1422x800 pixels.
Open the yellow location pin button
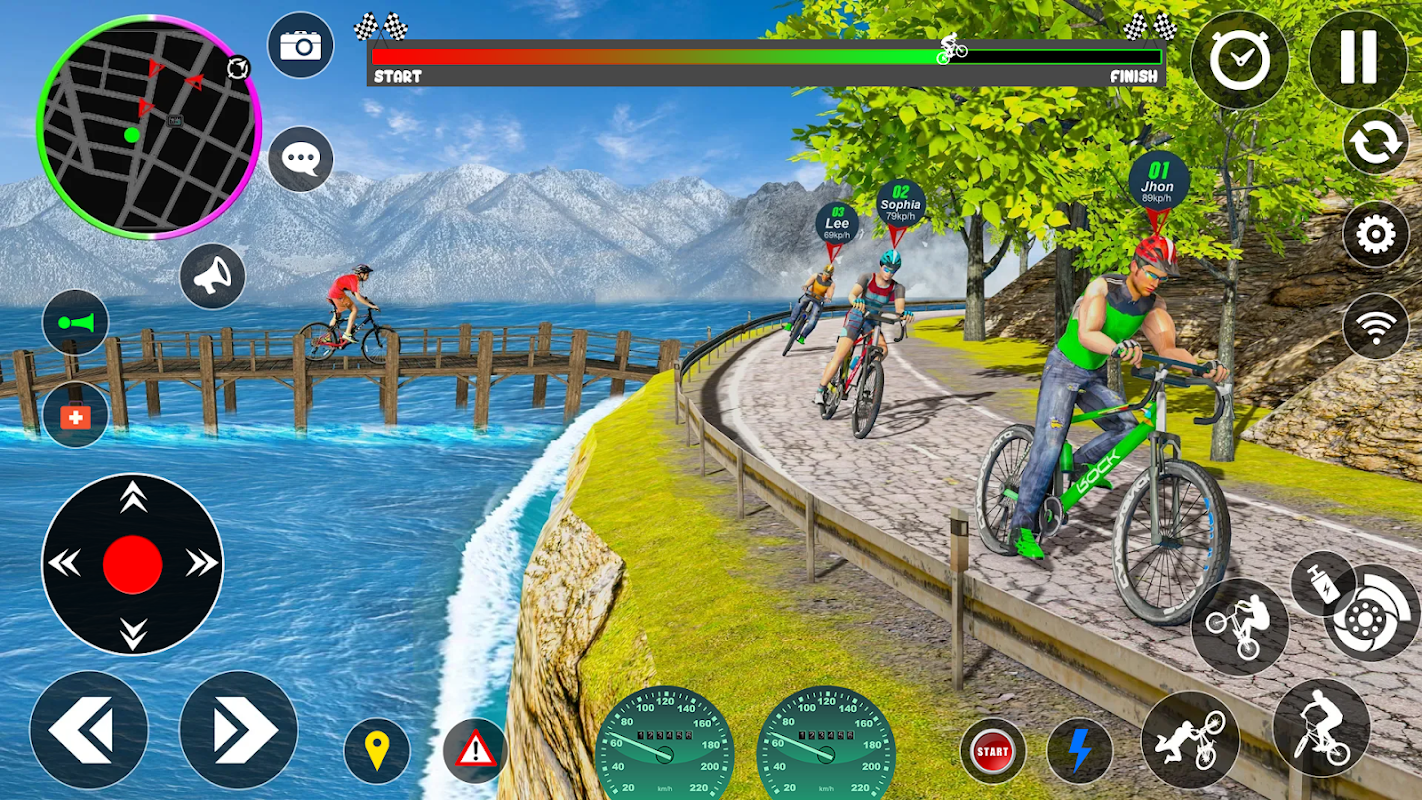coord(377,750)
